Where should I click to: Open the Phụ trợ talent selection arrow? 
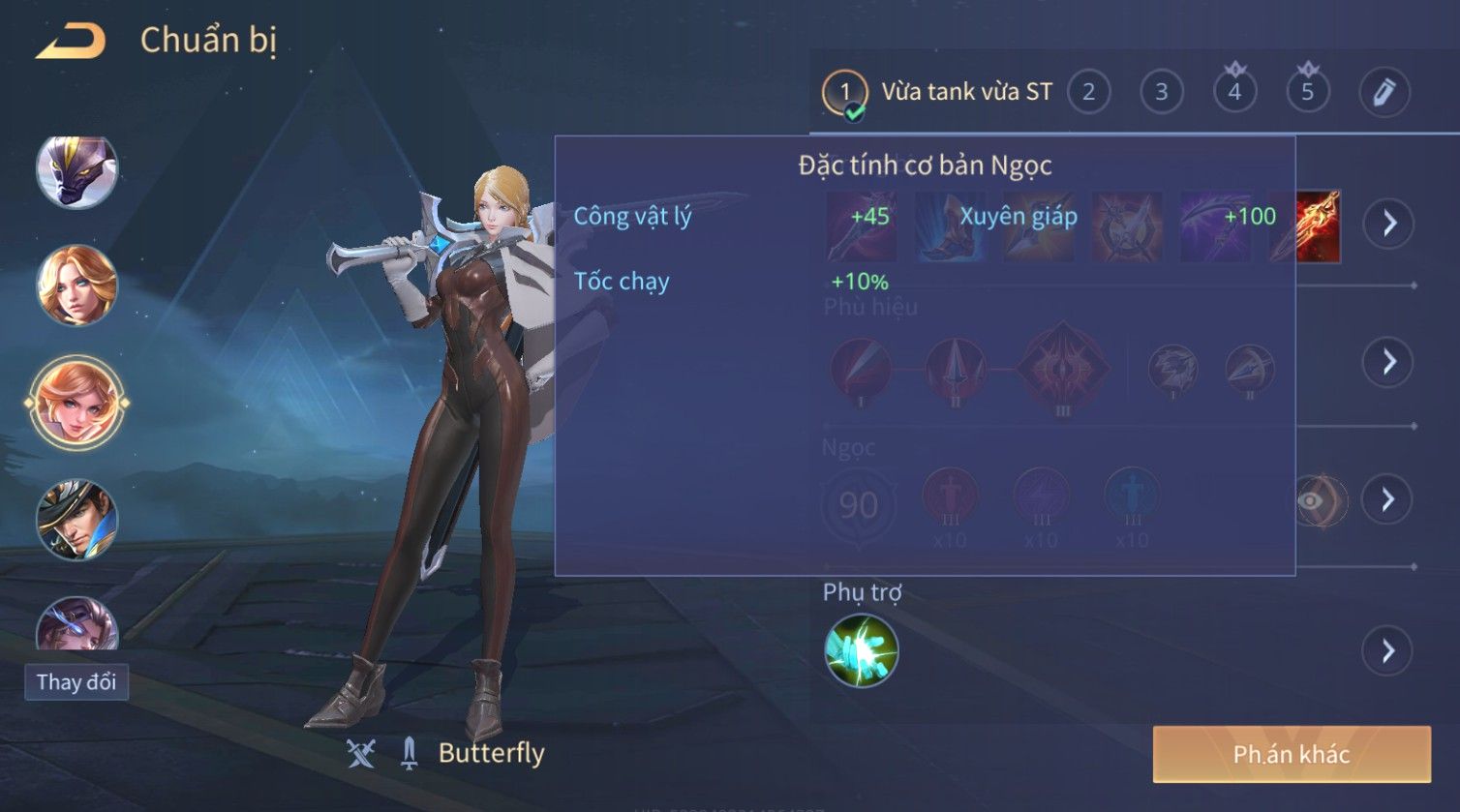(1387, 650)
